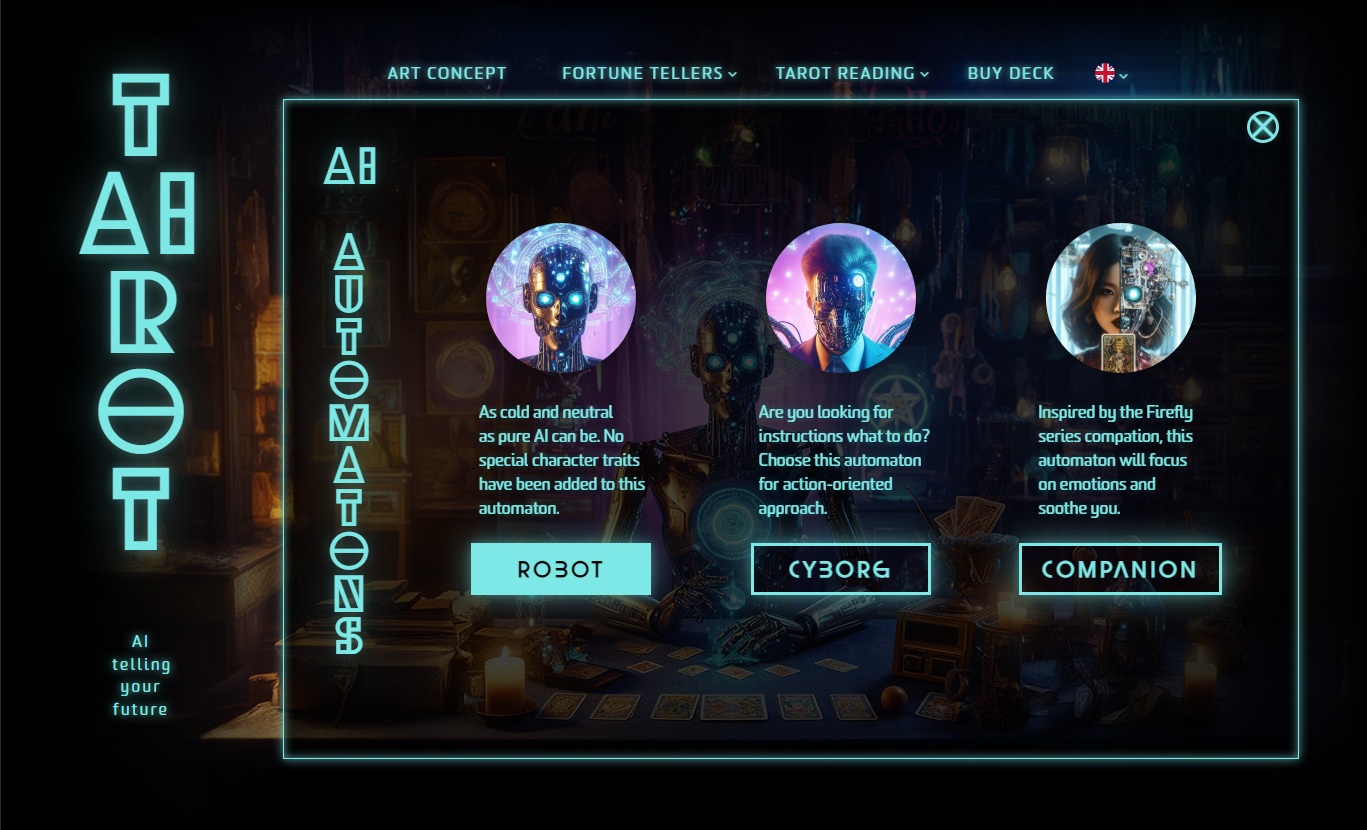Open the Art Concept page
The image size is (1367, 830).
coord(447,73)
